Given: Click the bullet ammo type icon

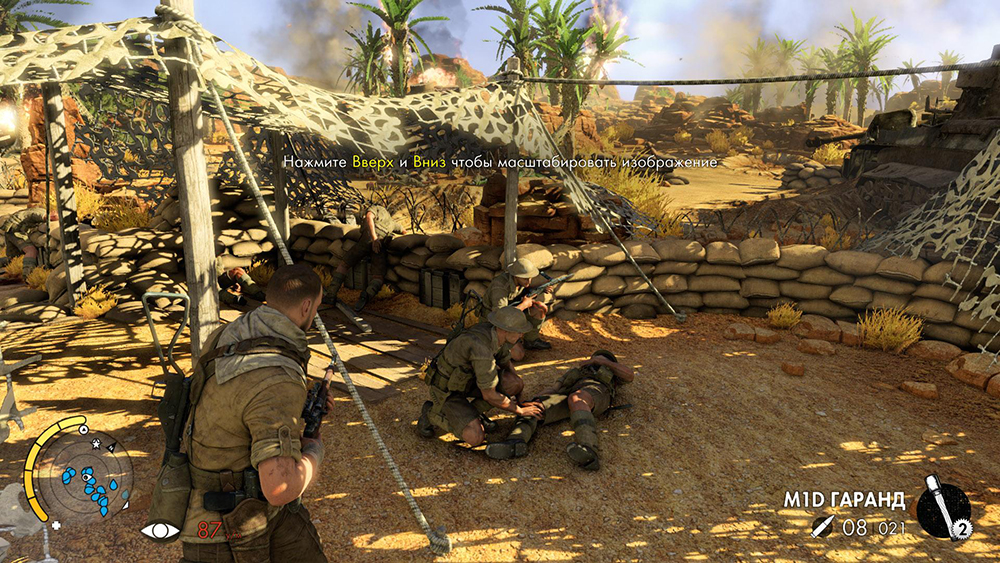Looking at the screenshot, I should (823, 526).
